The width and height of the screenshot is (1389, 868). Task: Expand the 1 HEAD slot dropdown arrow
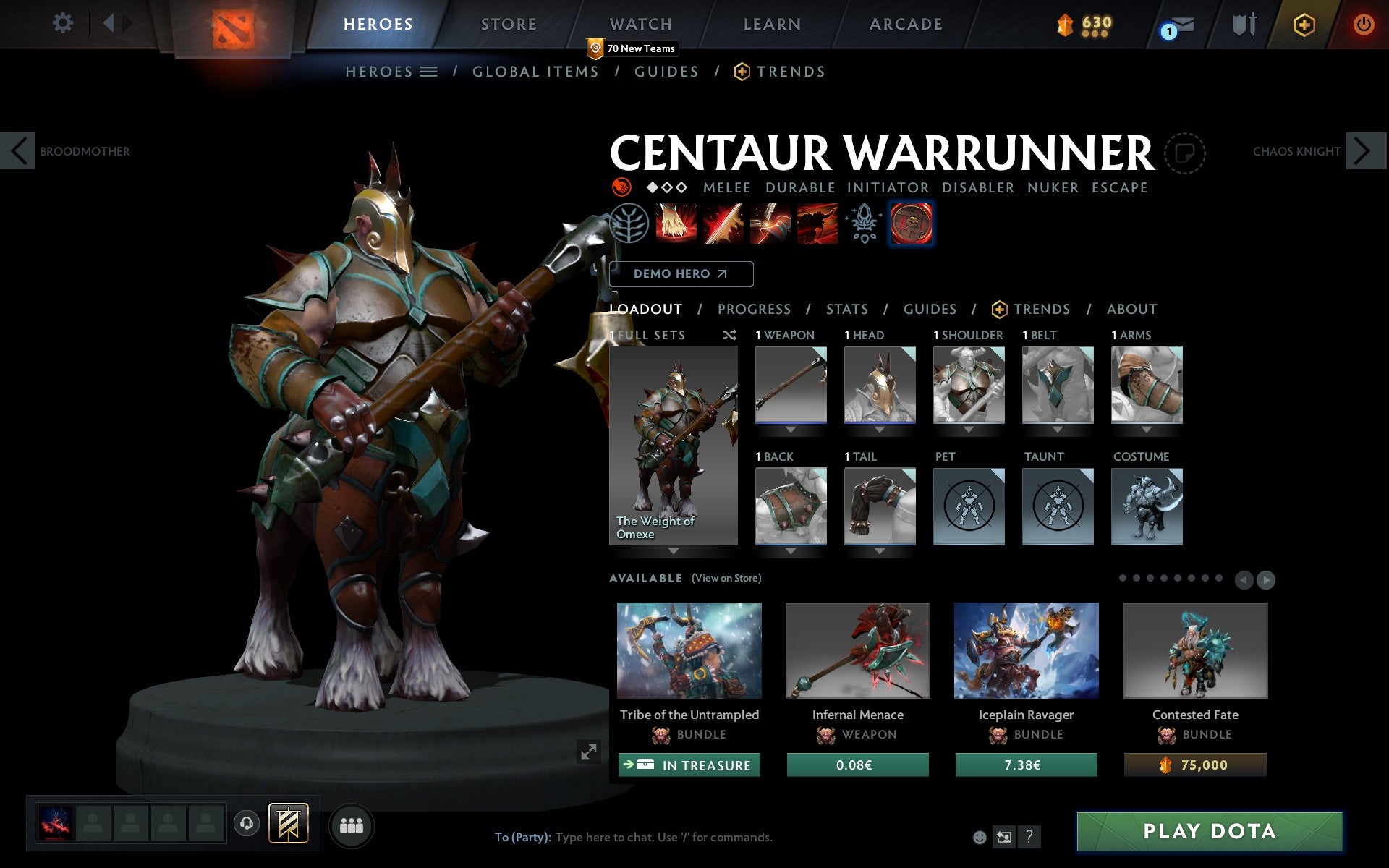[x=879, y=428]
